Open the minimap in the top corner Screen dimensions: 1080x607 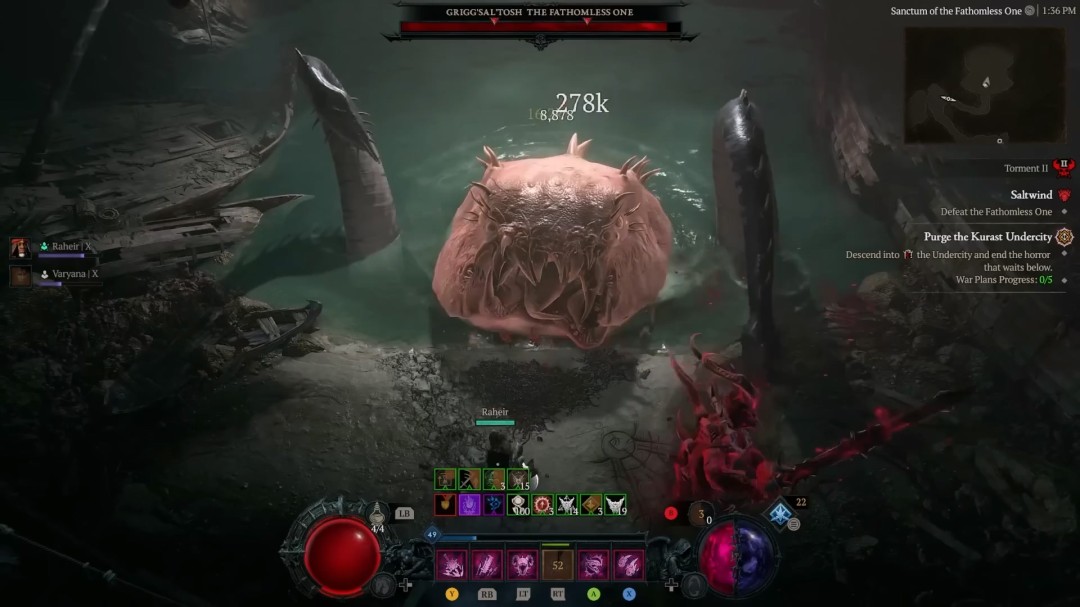pos(984,85)
